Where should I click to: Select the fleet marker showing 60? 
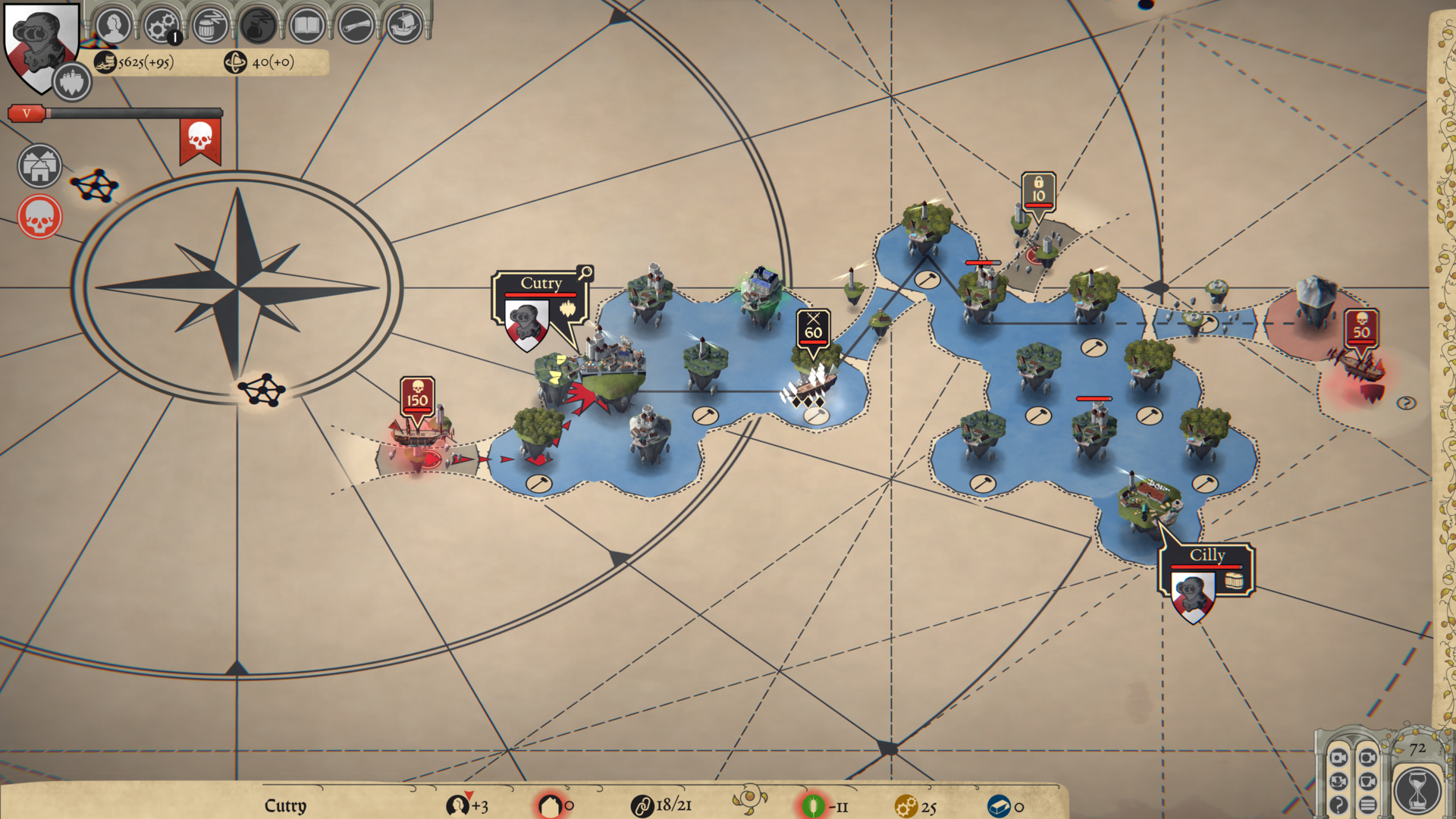813,328
